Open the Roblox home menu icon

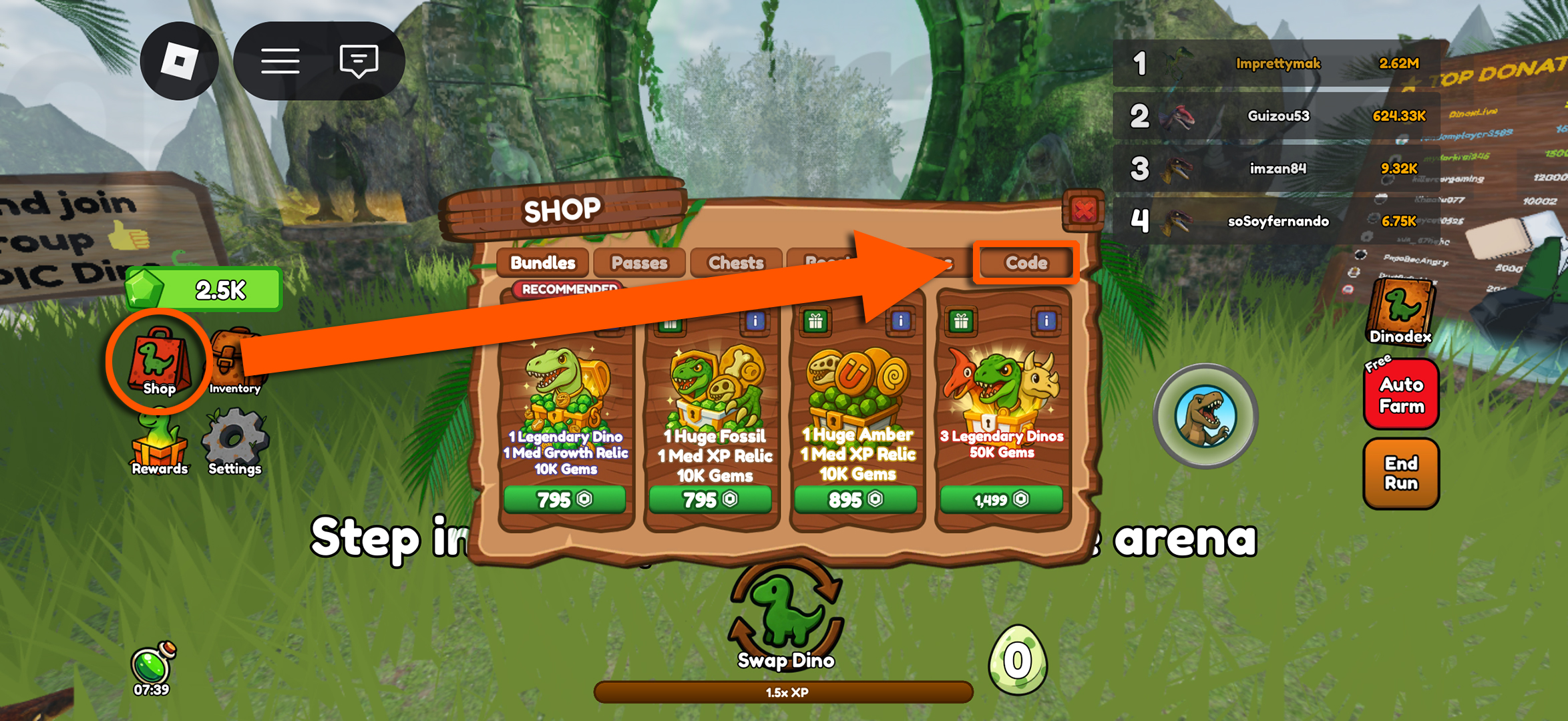coord(179,59)
